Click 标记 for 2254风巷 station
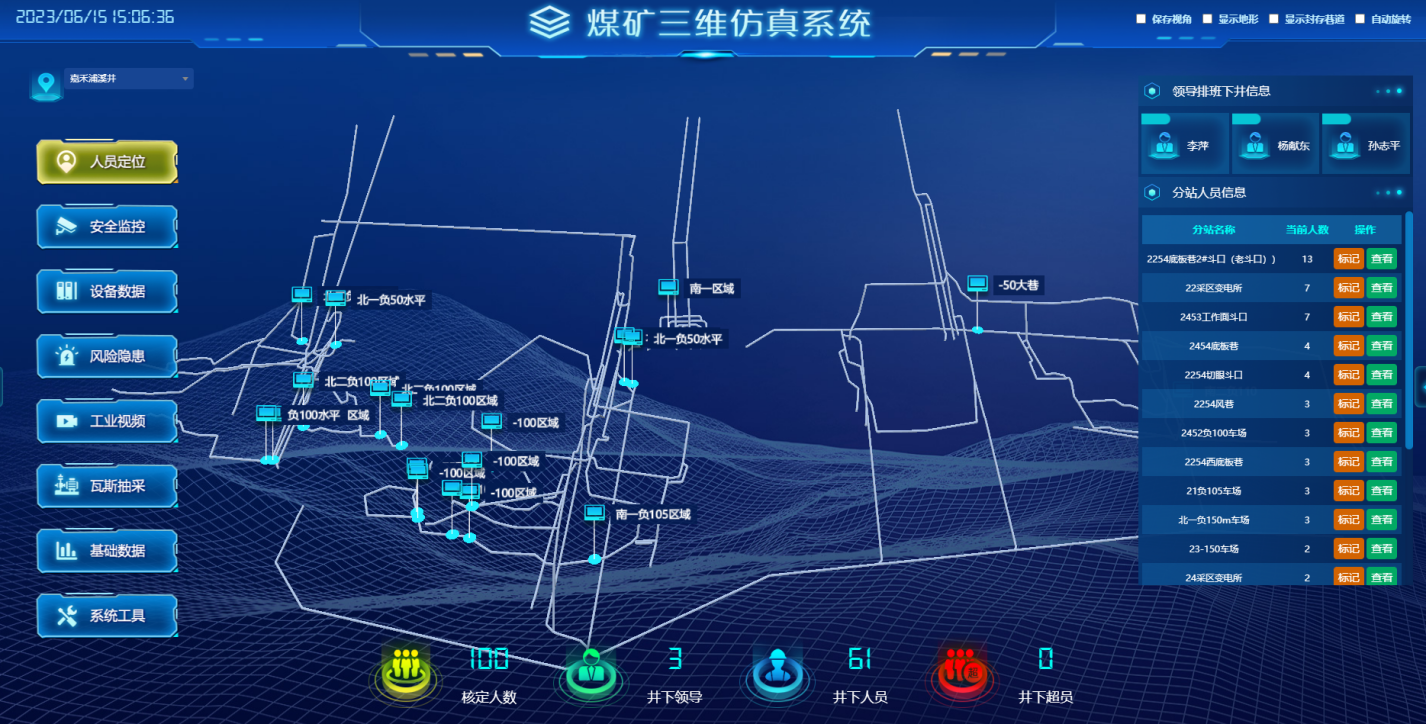Image resolution: width=1426 pixels, height=724 pixels. pos(1348,403)
